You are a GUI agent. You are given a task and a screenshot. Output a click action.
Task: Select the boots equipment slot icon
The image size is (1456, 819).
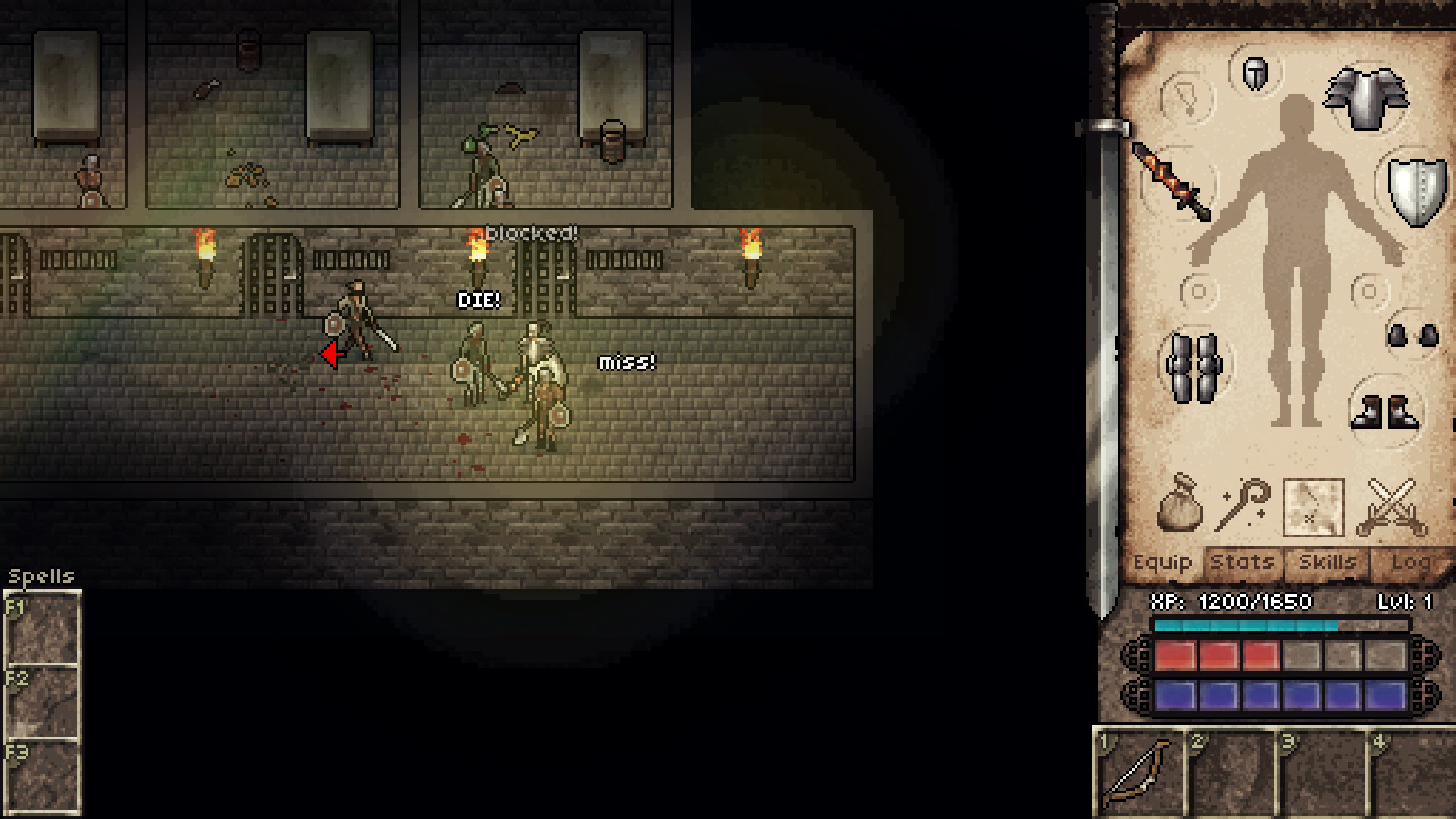click(1384, 413)
